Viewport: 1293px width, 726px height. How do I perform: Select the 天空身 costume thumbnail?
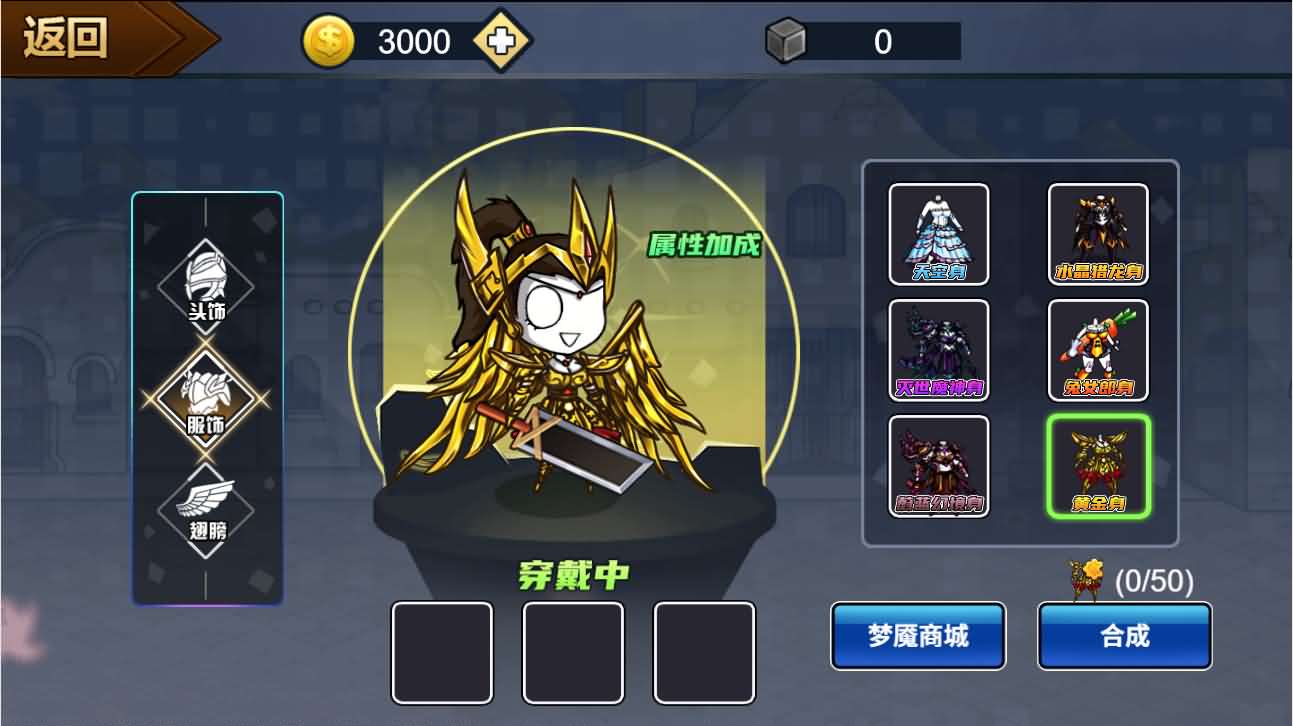point(938,233)
